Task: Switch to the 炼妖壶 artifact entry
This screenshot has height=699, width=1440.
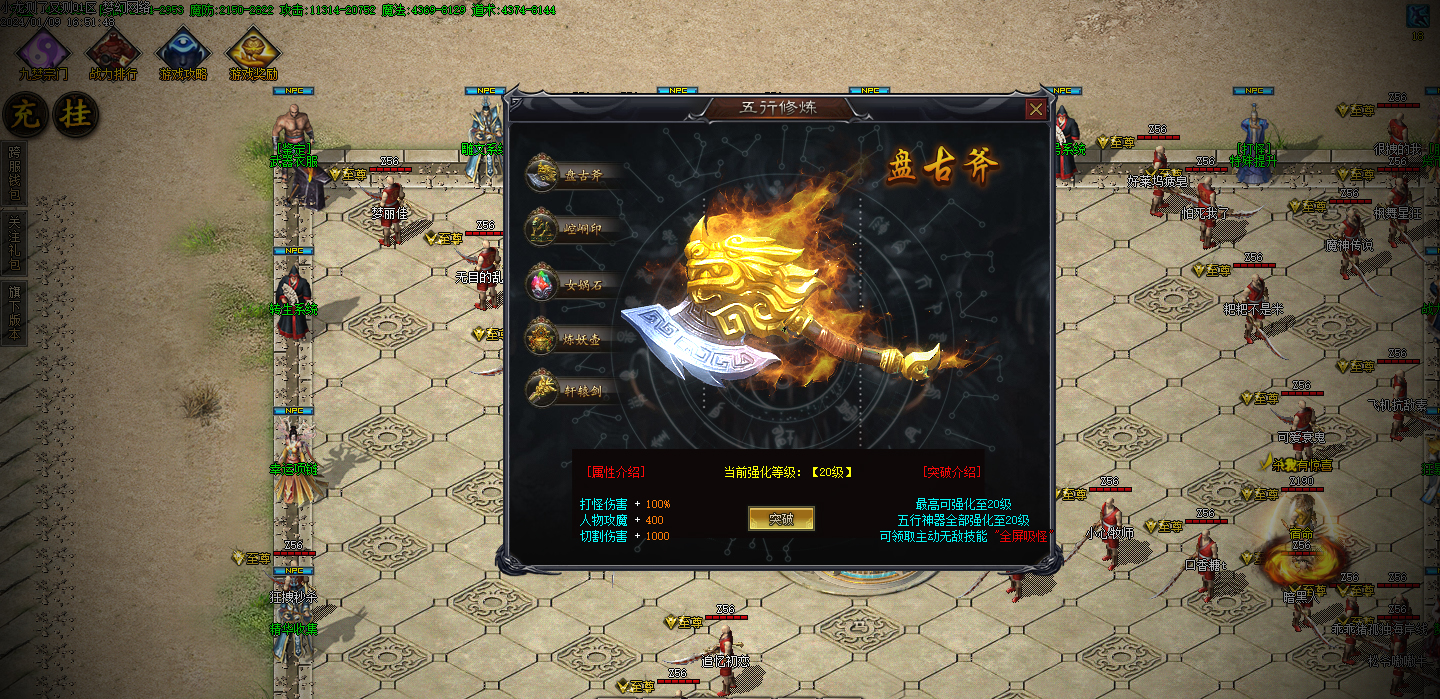Action: pos(572,339)
